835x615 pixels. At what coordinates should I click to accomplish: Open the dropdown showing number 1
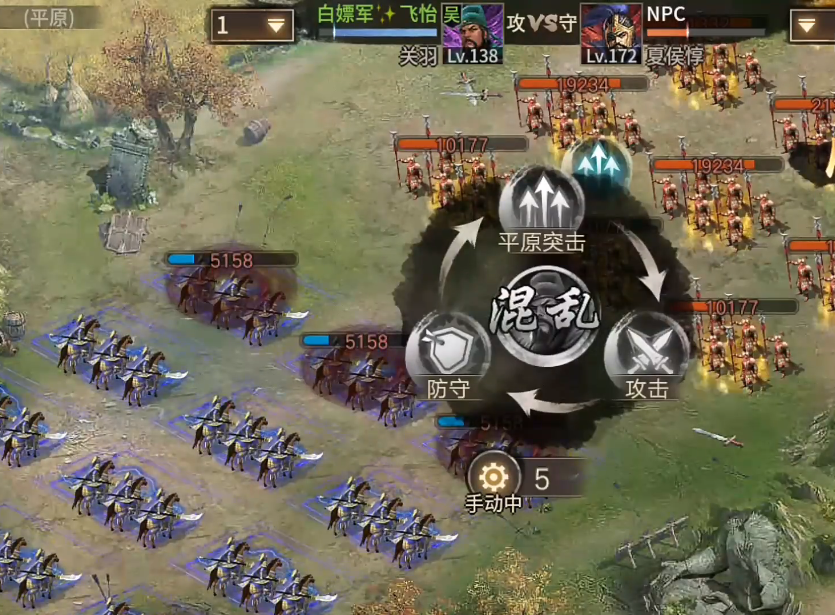tap(252, 26)
